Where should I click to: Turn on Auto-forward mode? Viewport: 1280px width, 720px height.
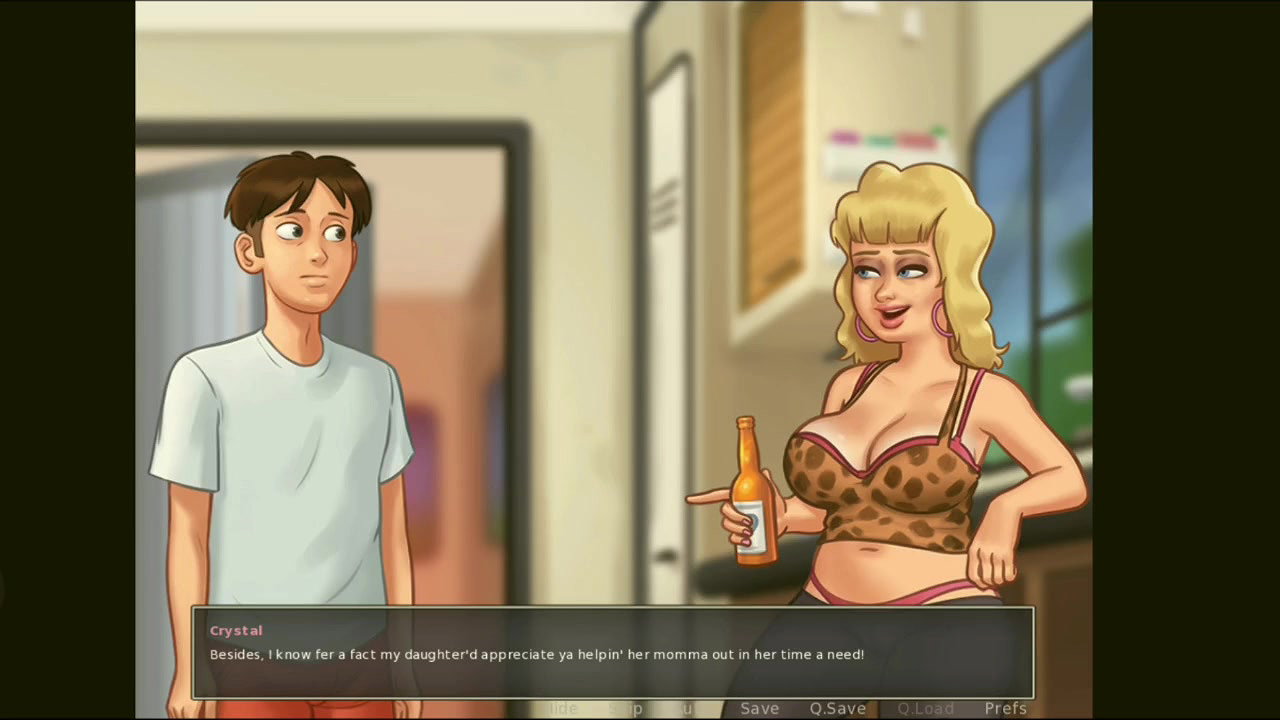[x=684, y=708]
